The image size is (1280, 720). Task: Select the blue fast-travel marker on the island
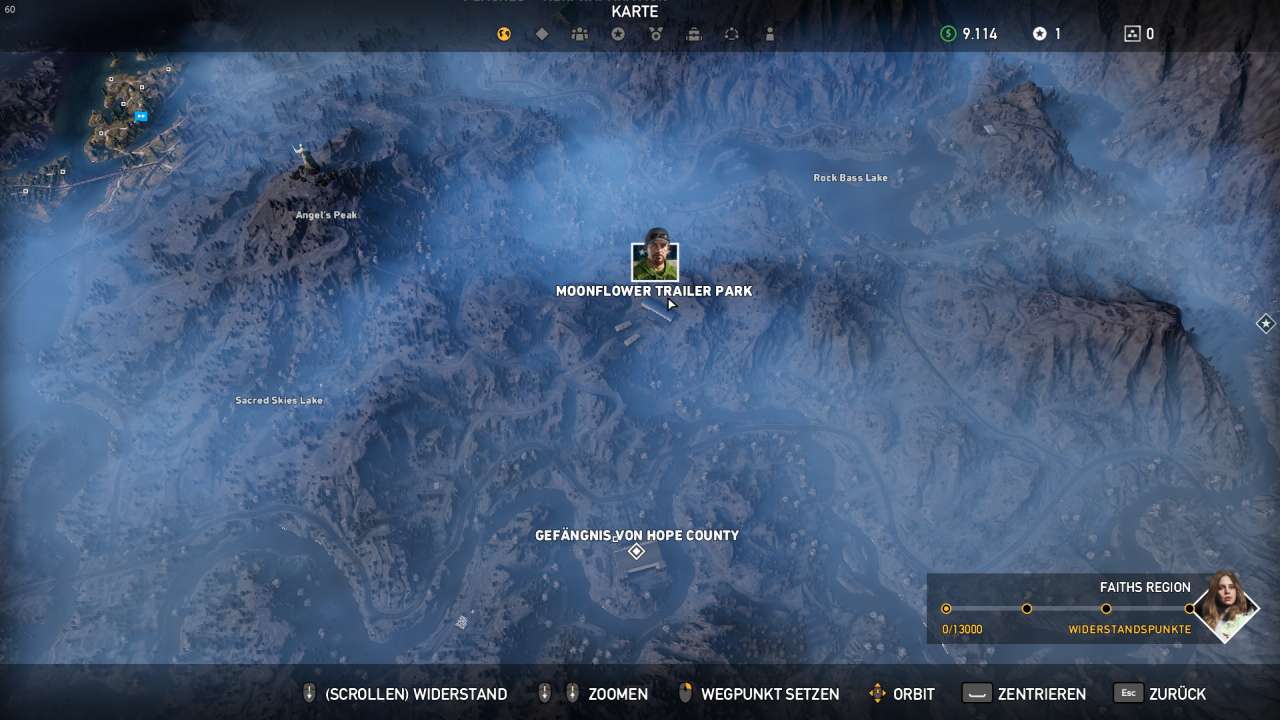click(141, 116)
